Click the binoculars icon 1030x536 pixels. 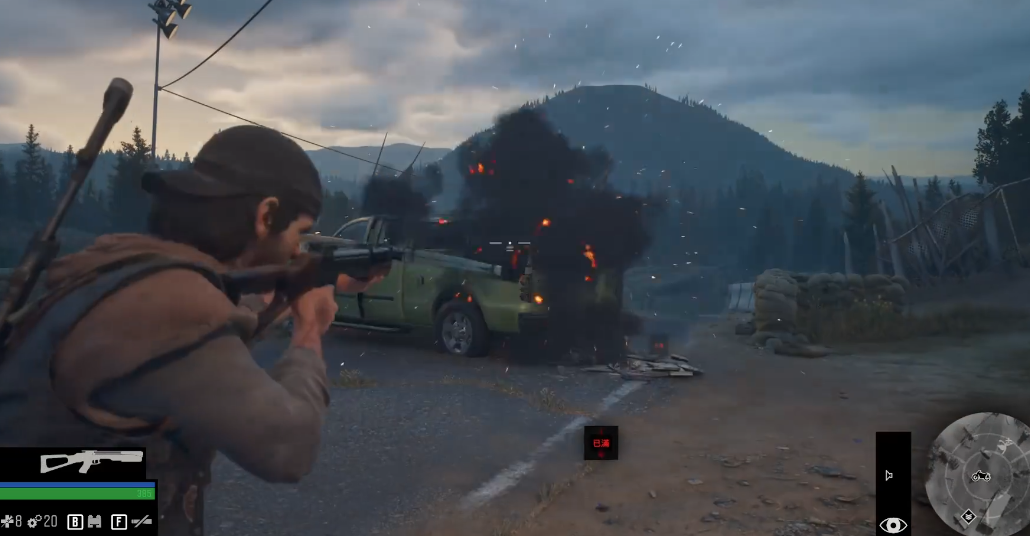point(95,521)
